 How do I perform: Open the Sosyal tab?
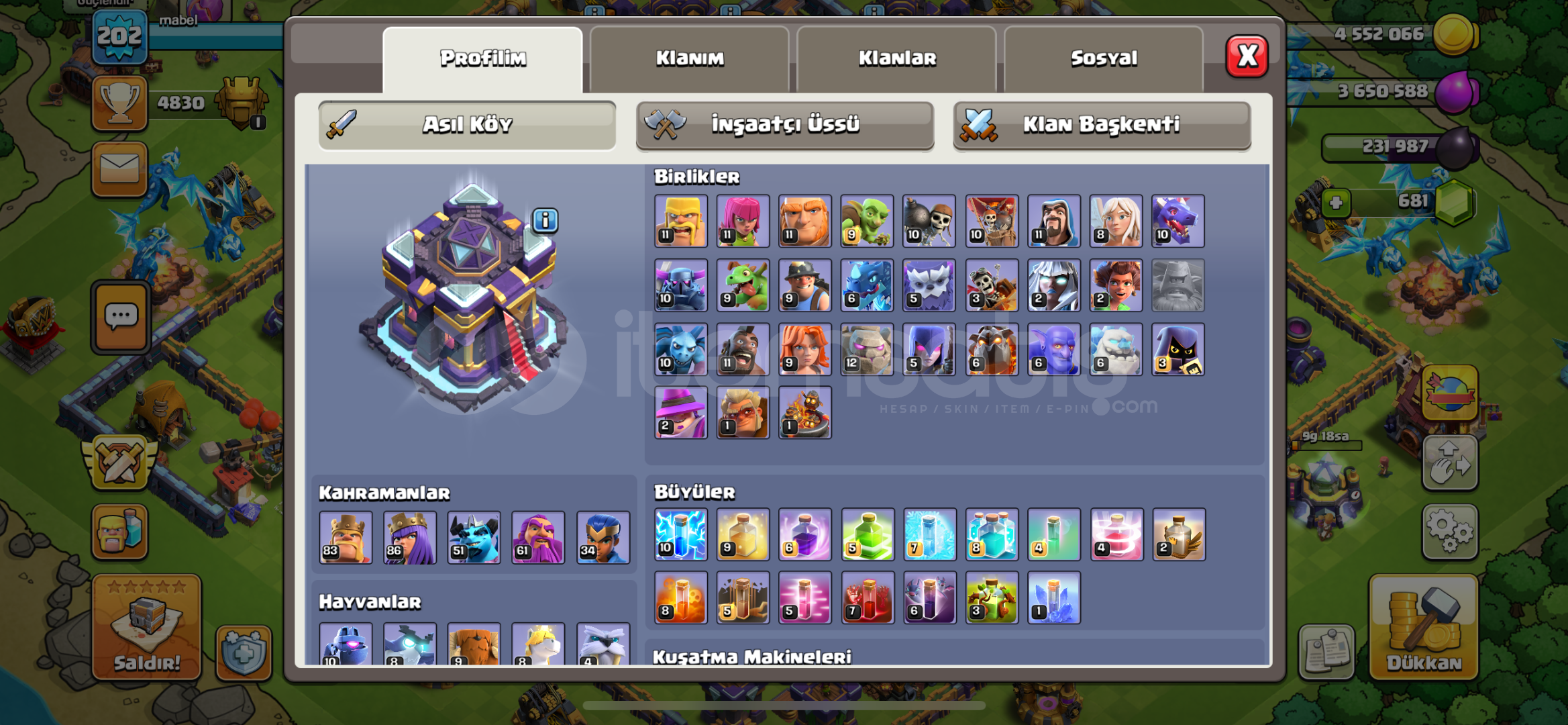click(x=1102, y=58)
